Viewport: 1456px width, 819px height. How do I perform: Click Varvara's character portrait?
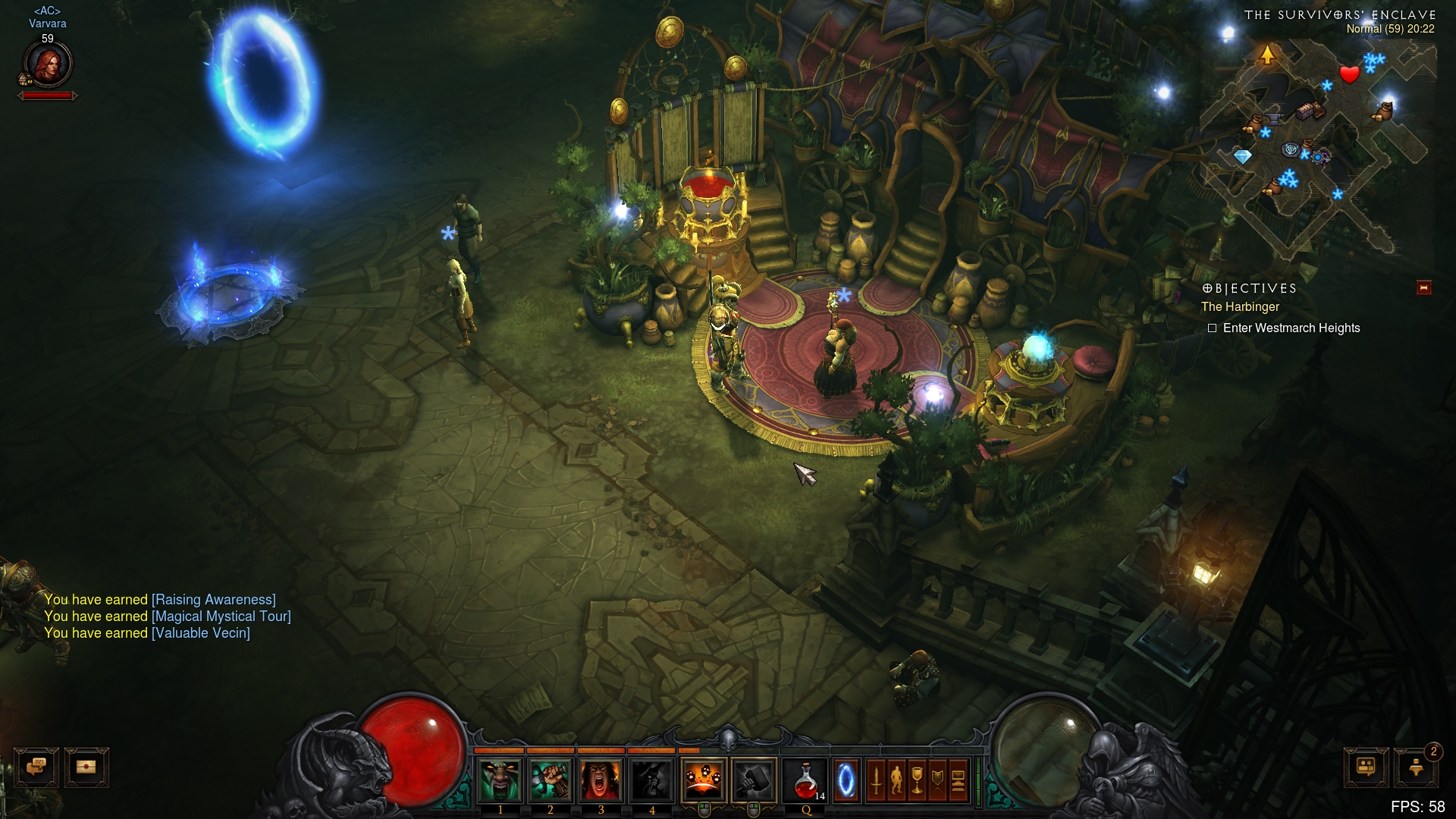48,64
